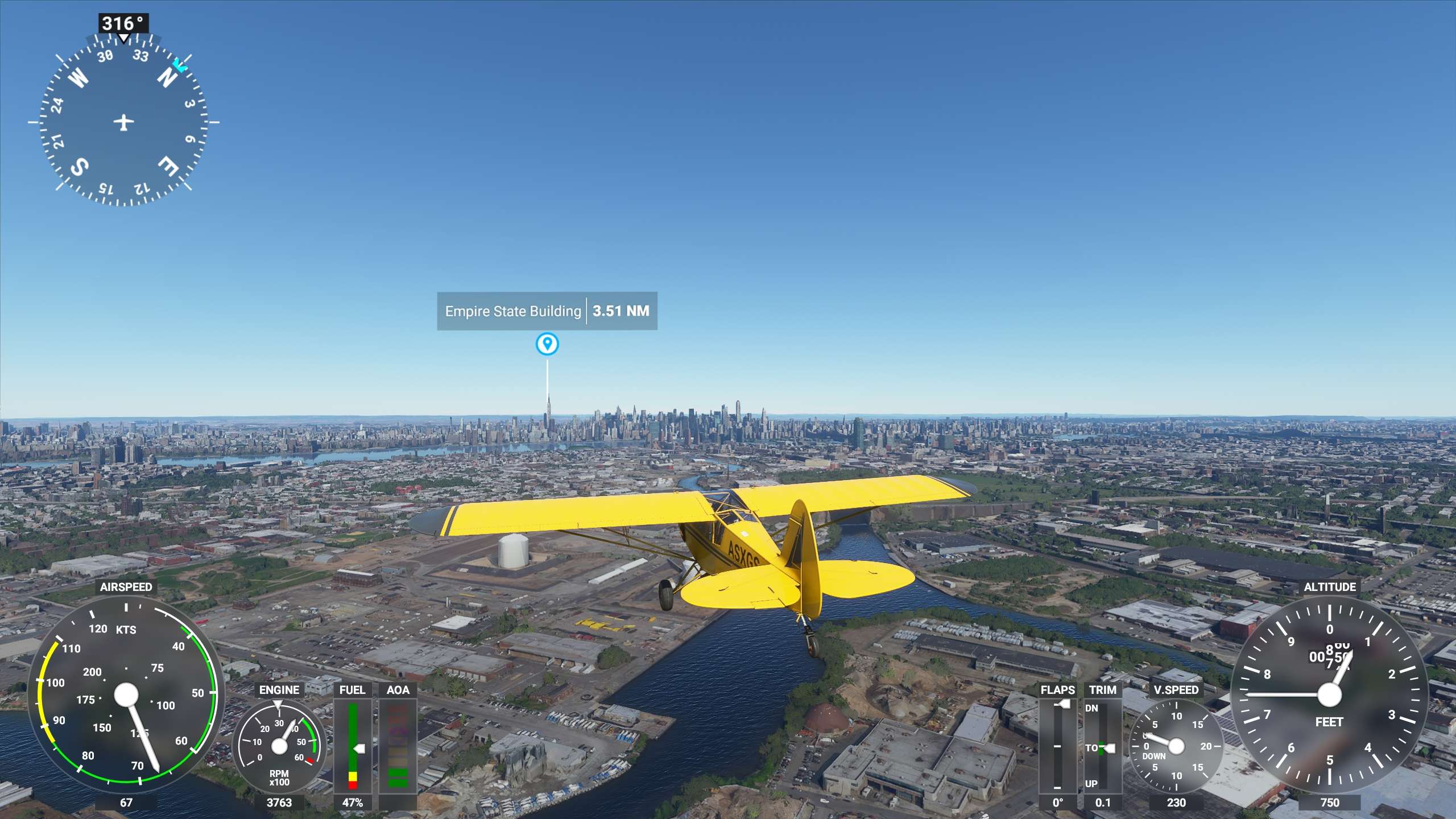
Task: Click the Empire State Building POI marker
Action: 547,344
